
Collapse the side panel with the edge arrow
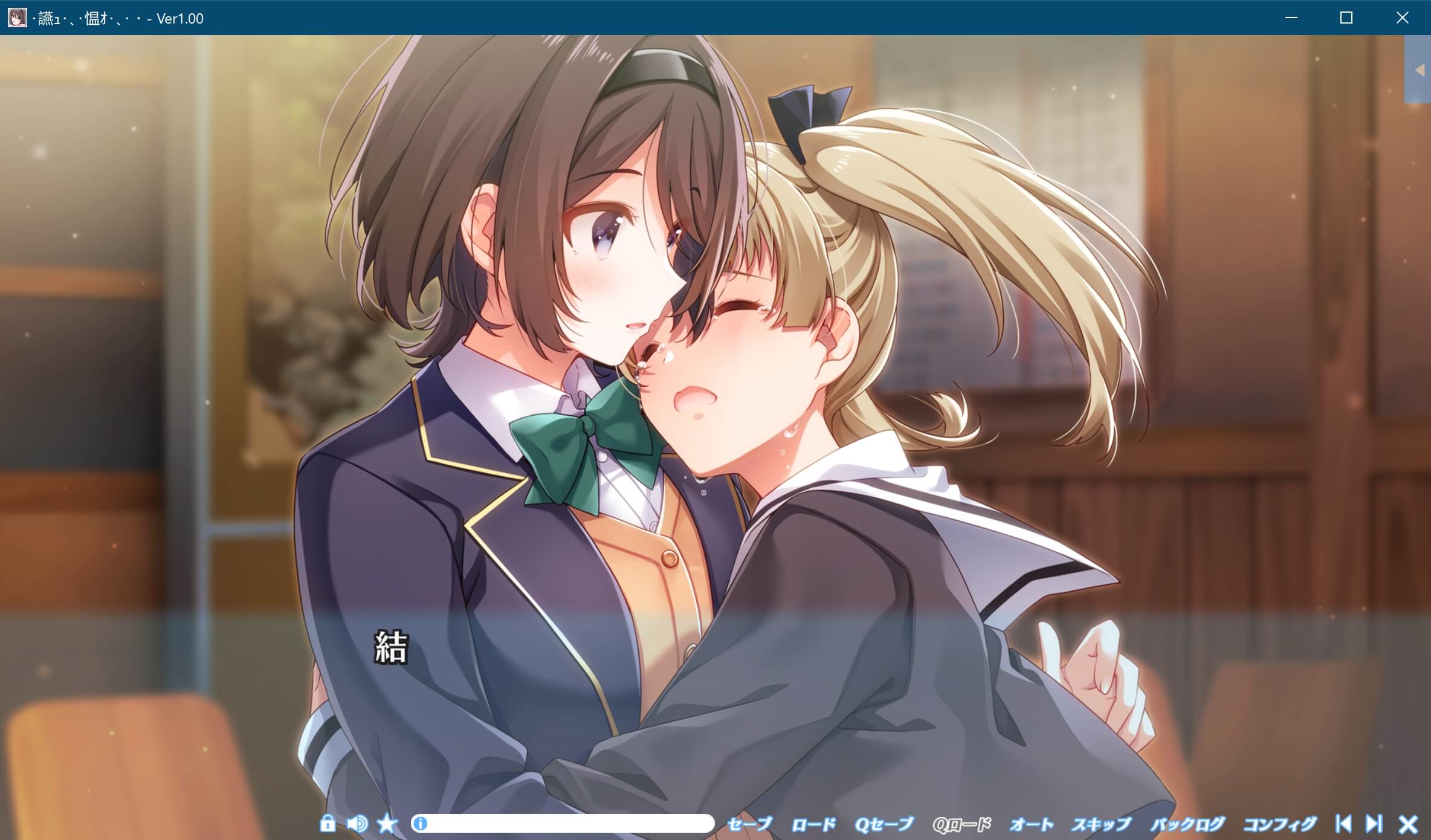point(1419,69)
